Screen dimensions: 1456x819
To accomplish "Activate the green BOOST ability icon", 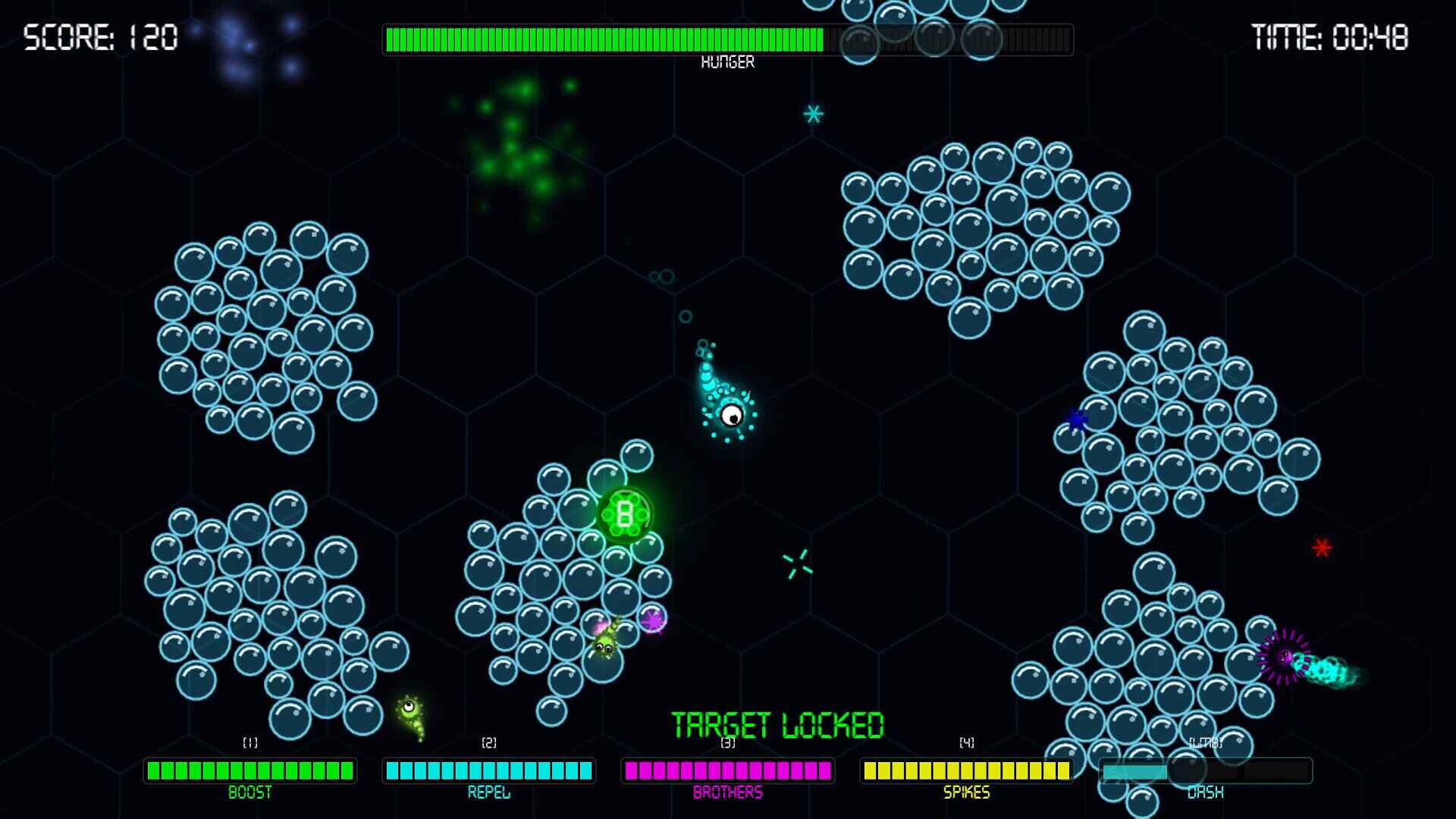I will click(x=250, y=770).
